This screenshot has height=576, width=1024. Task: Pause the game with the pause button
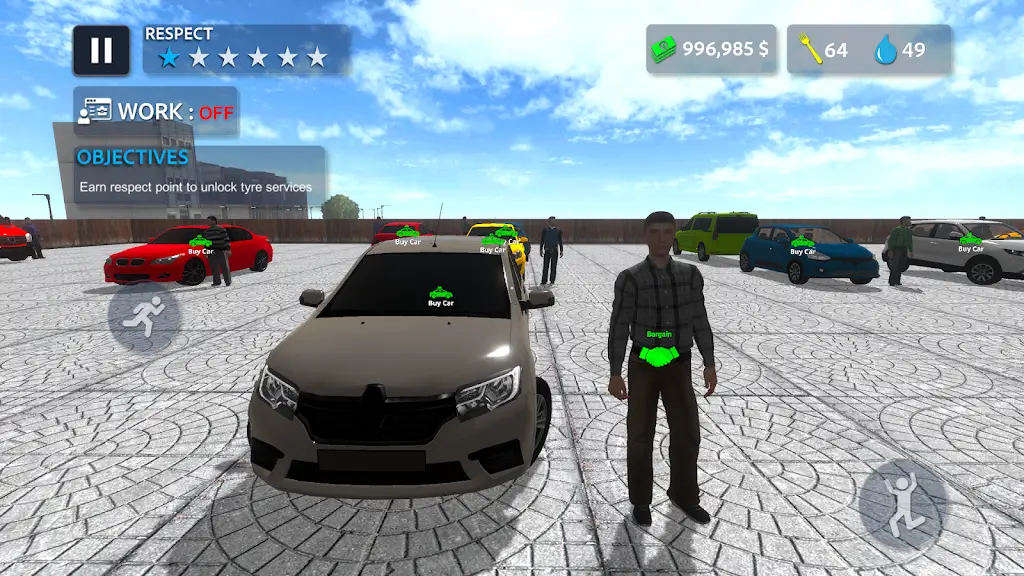pos(101,51)
